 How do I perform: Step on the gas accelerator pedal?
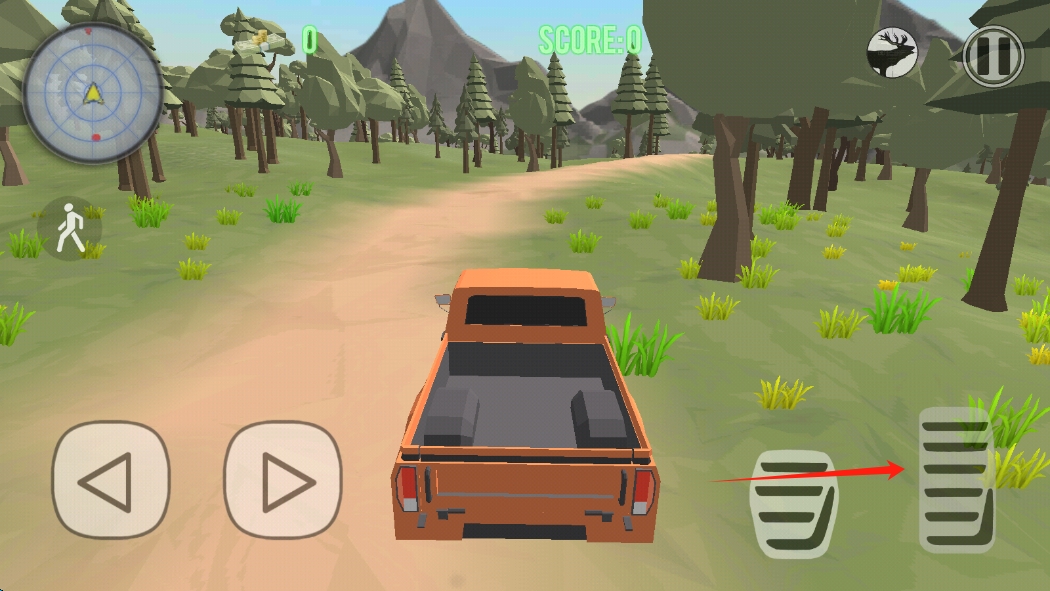pos(957,480)
